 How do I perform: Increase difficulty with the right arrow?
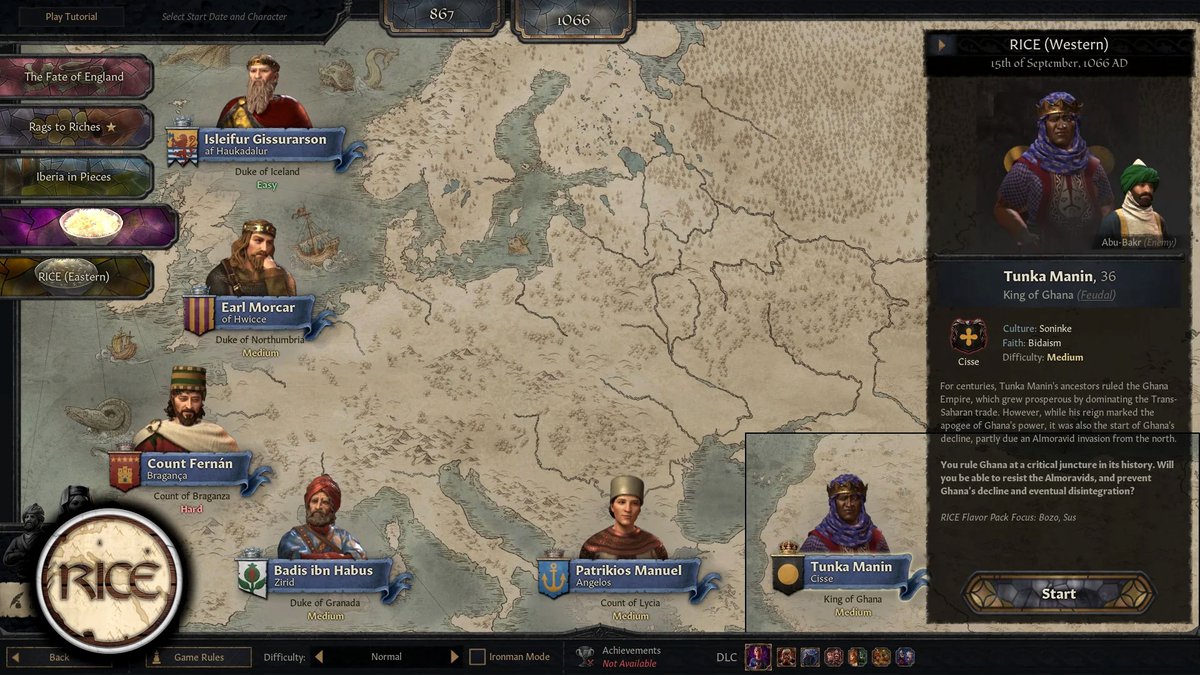pos(454,657)
